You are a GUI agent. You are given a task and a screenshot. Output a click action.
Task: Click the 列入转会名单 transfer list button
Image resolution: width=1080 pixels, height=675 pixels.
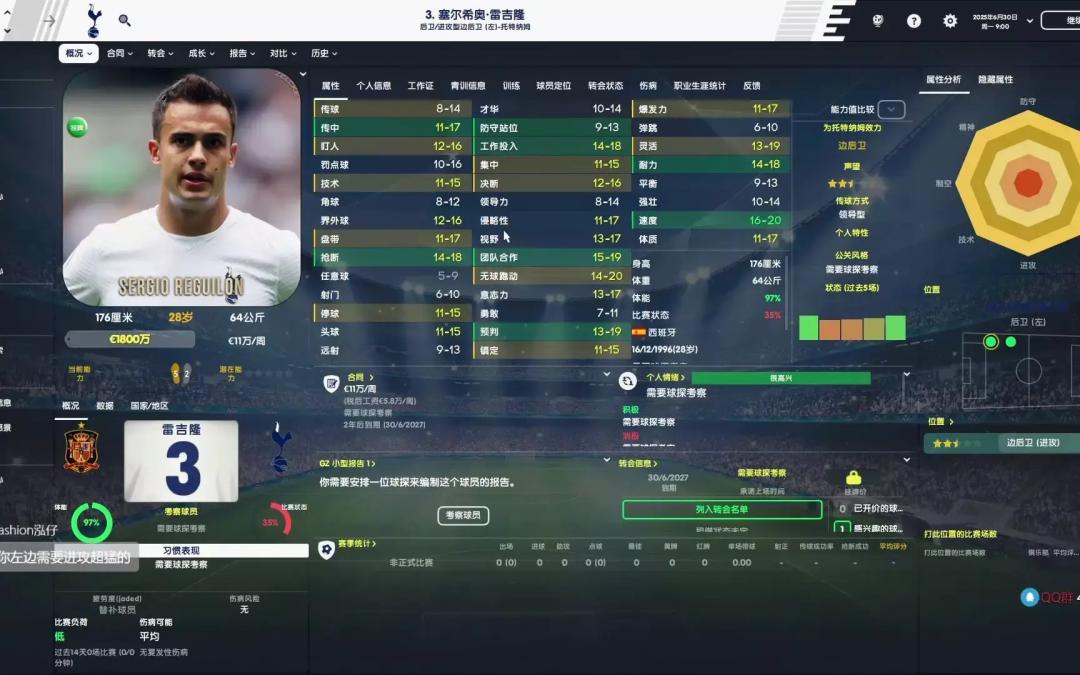click(722, 510)
